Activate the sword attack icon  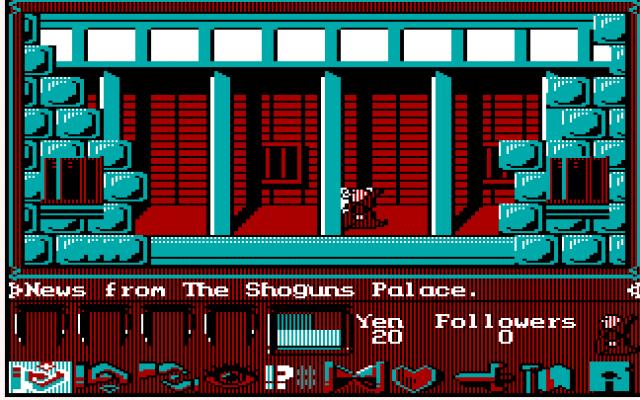click(x=480, y=378)
